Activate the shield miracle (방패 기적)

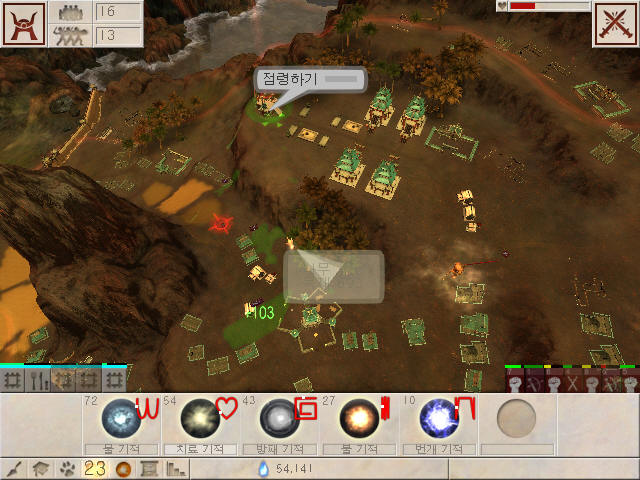pos(276,416)
